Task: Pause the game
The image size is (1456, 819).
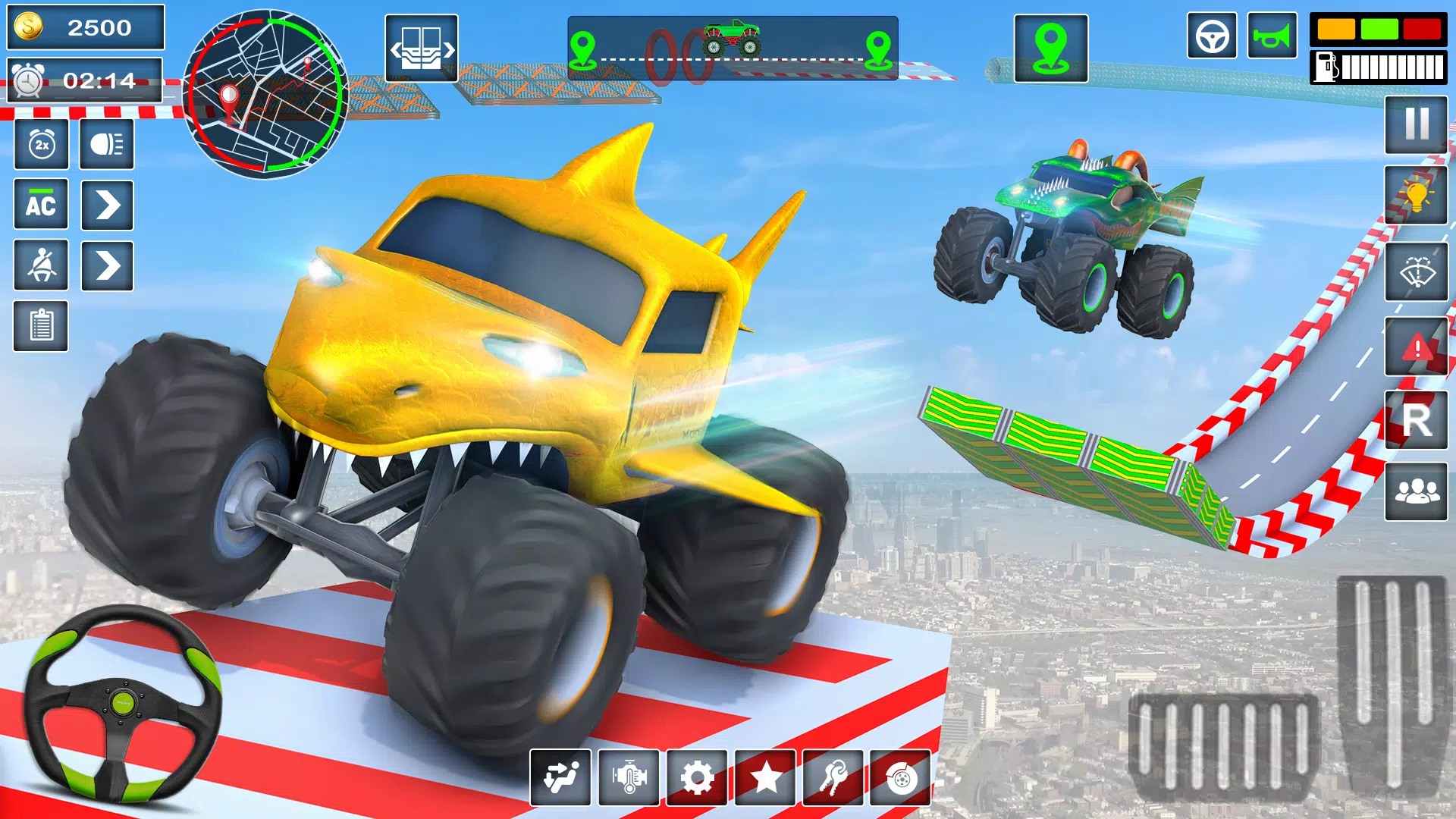Action: 1415,124
